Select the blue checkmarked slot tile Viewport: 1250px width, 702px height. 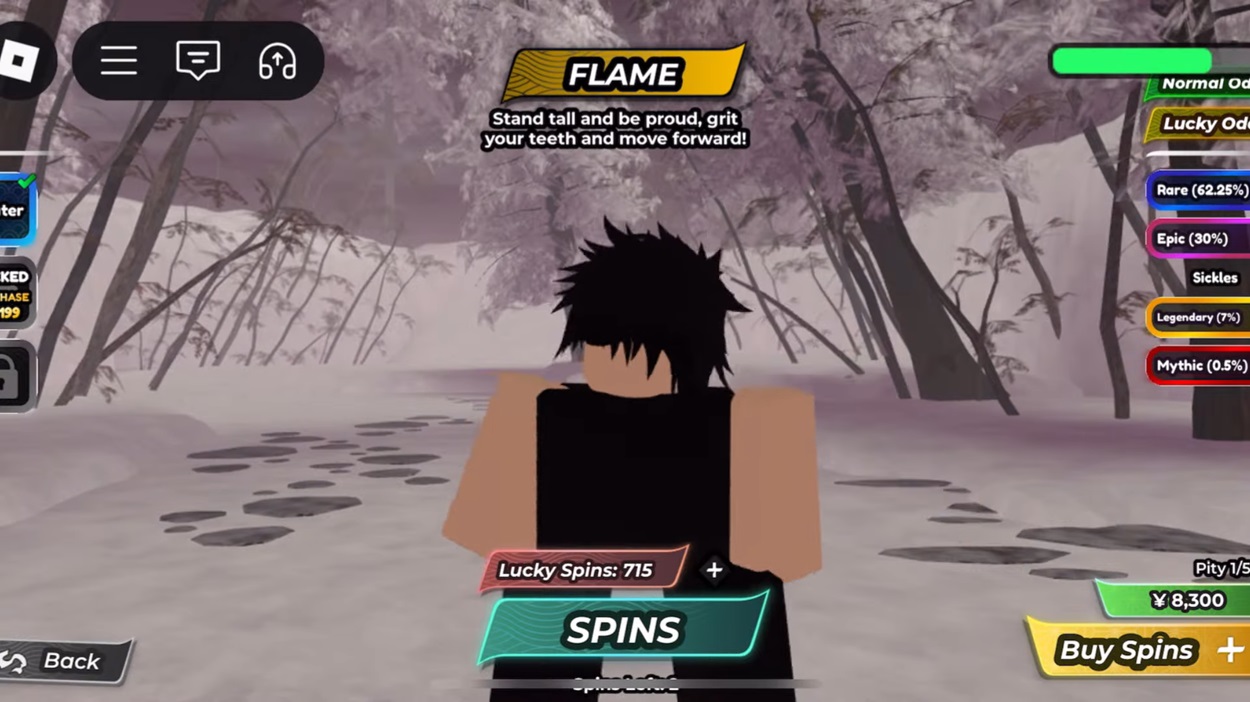pos(16,210)
